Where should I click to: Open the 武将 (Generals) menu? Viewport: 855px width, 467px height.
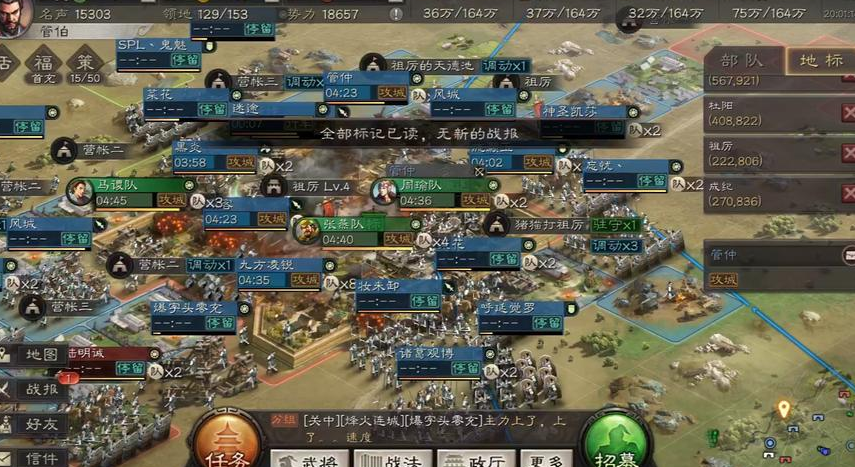(x=309, y=459)
